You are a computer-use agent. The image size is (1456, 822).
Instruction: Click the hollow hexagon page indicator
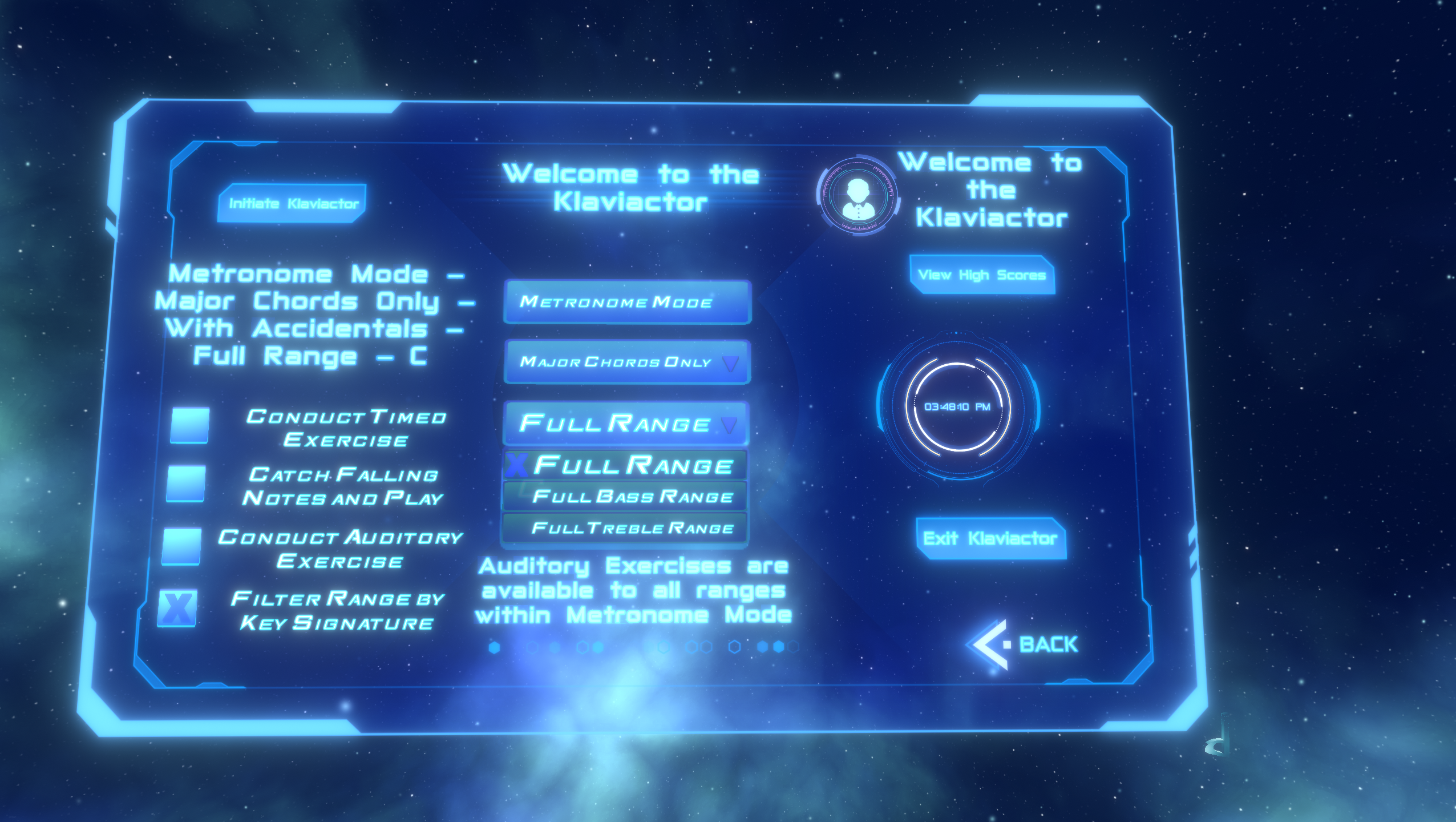click(x=734, y=647)
